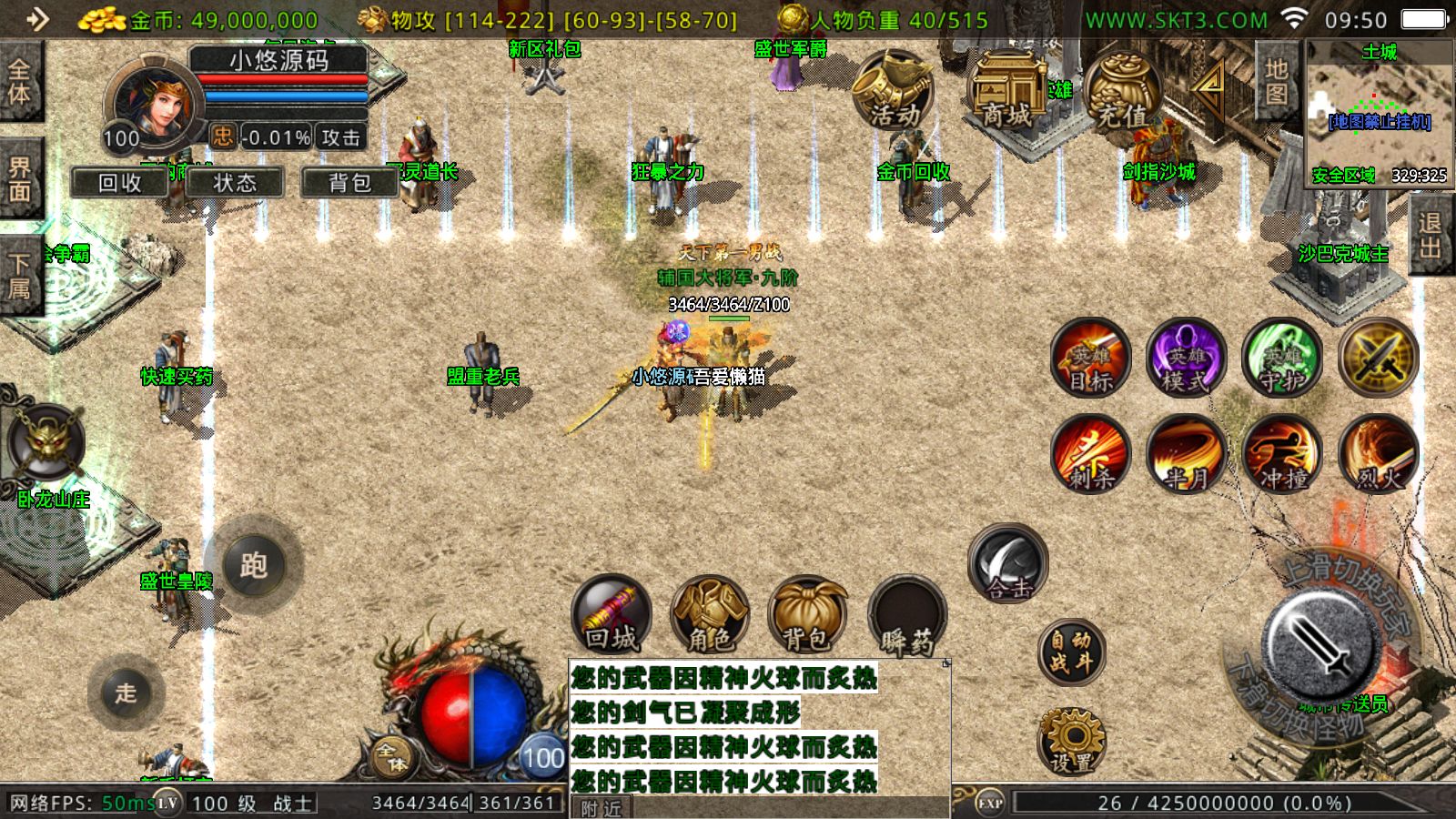
Task: Tap the 退出 exit tab
Action: tap(1430, 235)
